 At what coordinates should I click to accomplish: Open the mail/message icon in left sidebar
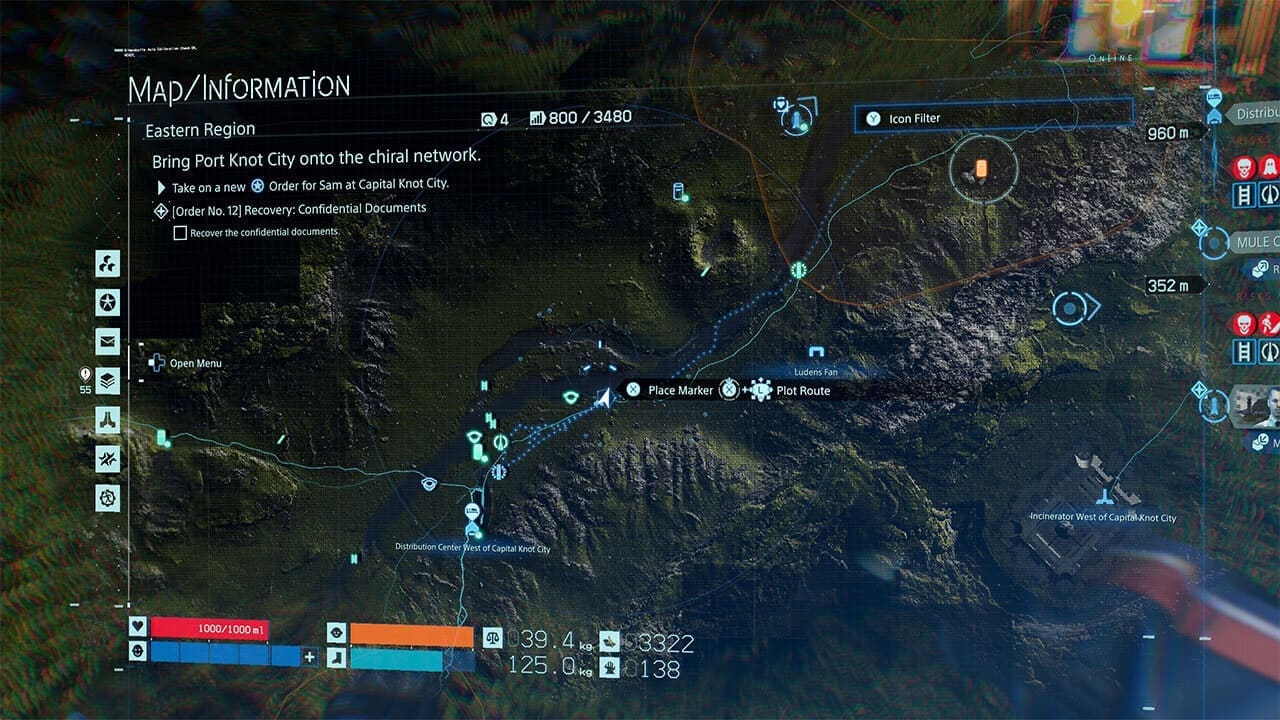108,340
